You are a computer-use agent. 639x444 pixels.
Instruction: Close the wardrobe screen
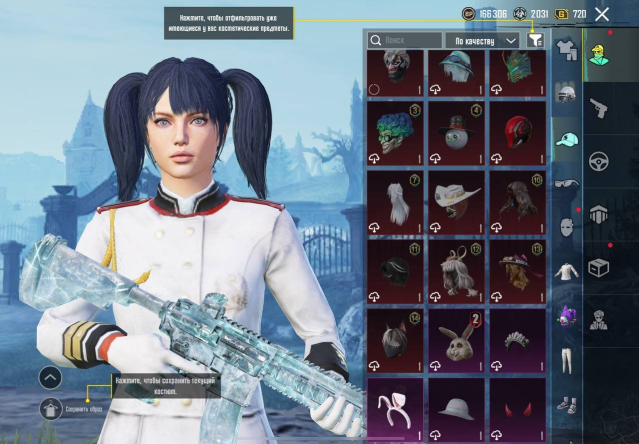602,14
